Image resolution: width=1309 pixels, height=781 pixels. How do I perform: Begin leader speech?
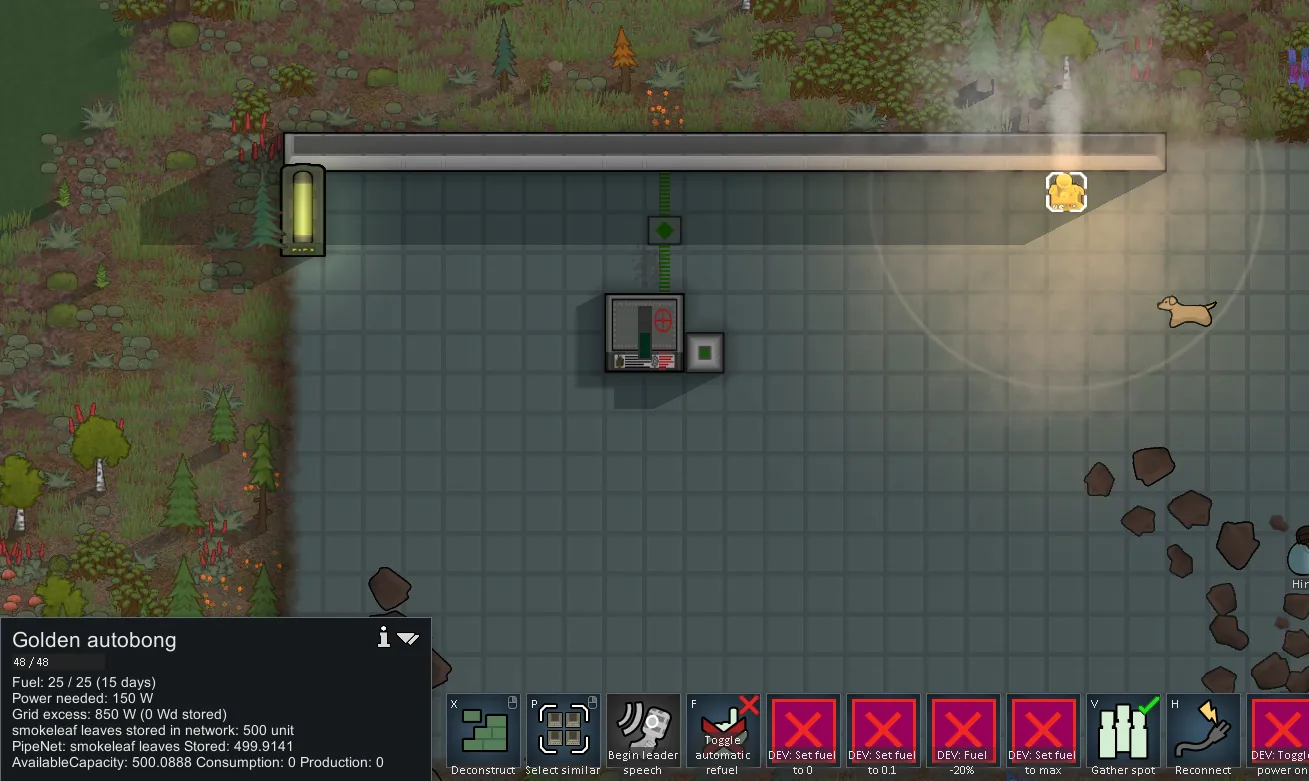[x=643, y=731]
